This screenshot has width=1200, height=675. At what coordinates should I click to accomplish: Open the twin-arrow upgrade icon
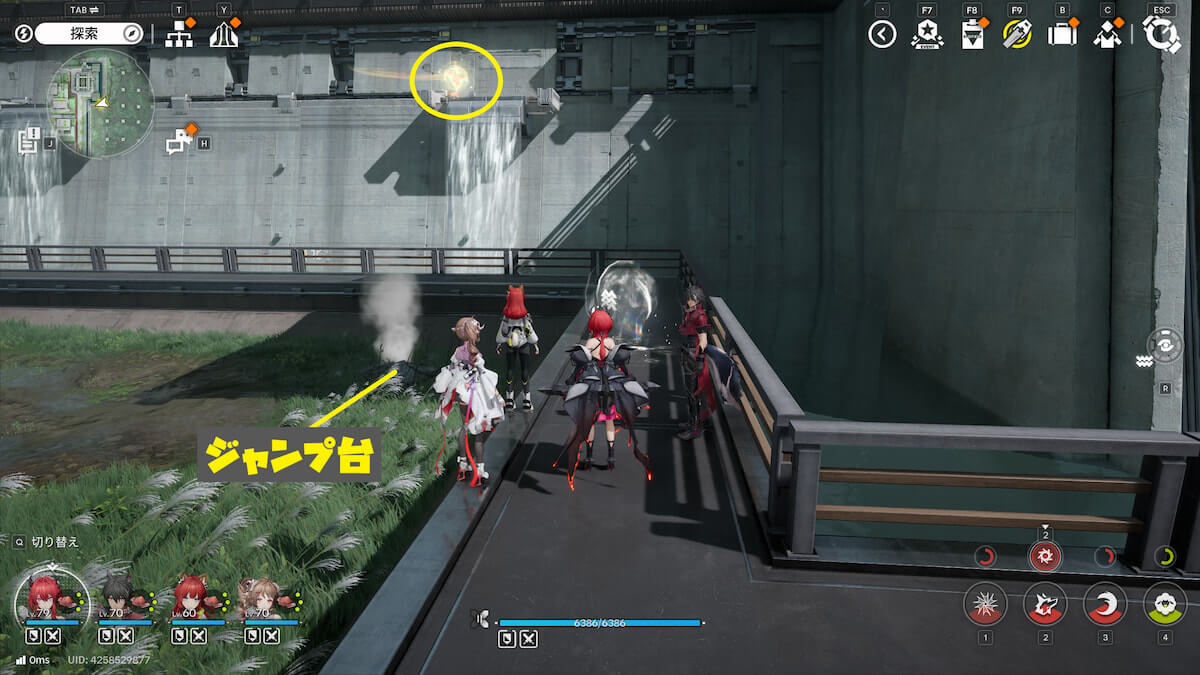pyautogui.click(x=223, y=35)
